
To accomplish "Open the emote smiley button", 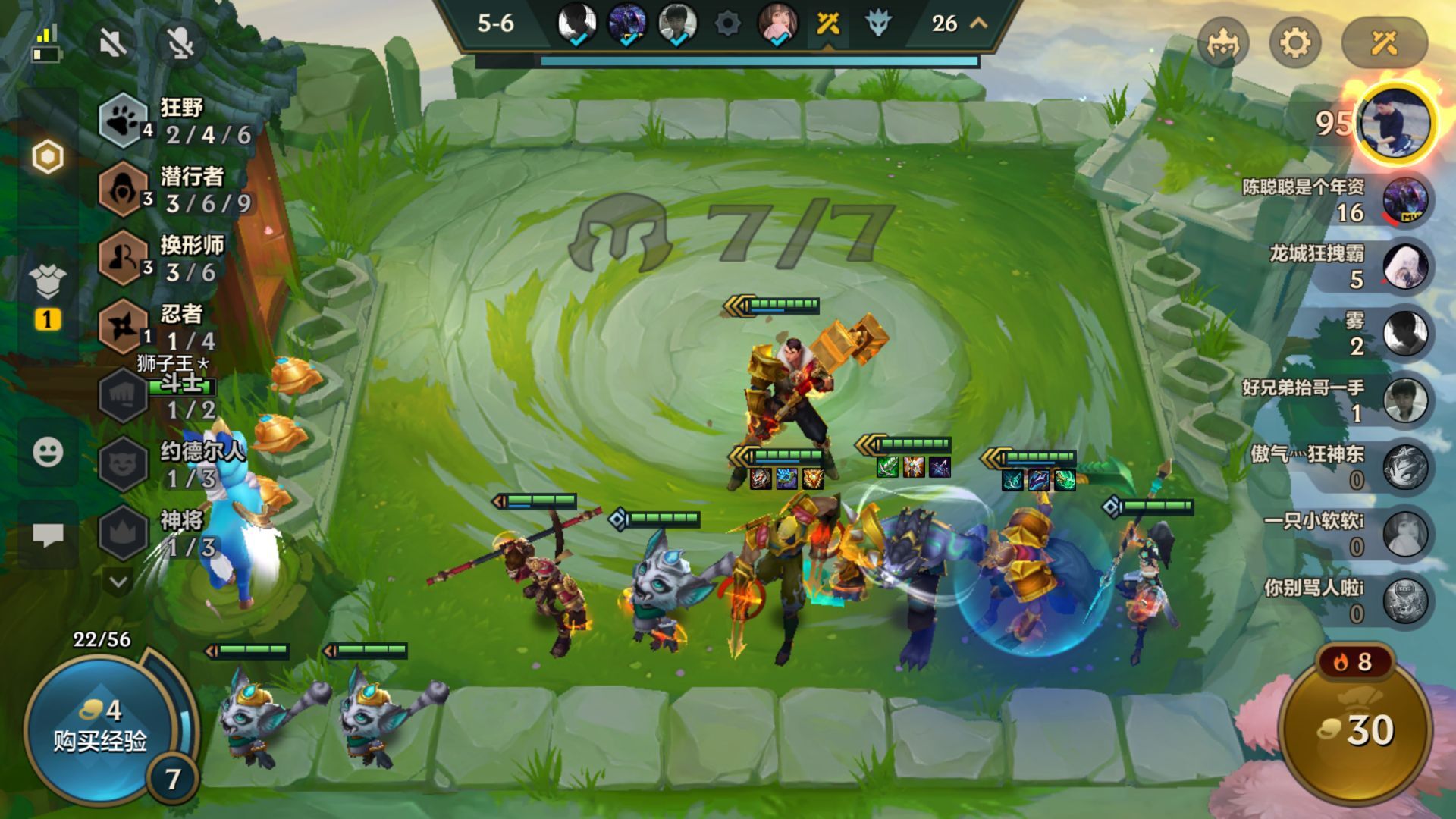I will click(48, 453).
